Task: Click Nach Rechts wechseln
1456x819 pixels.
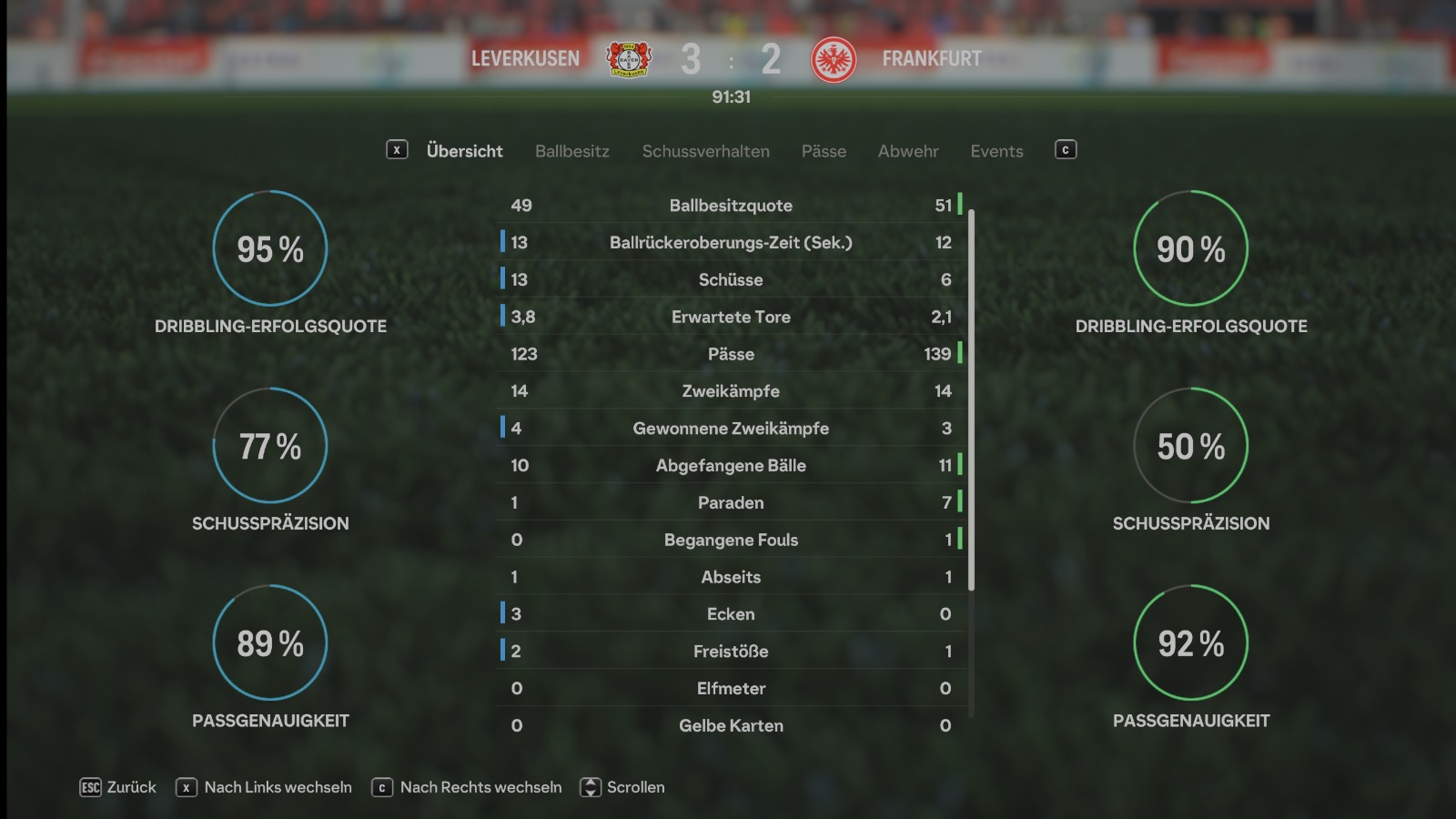Action: (x=468, y=787)
